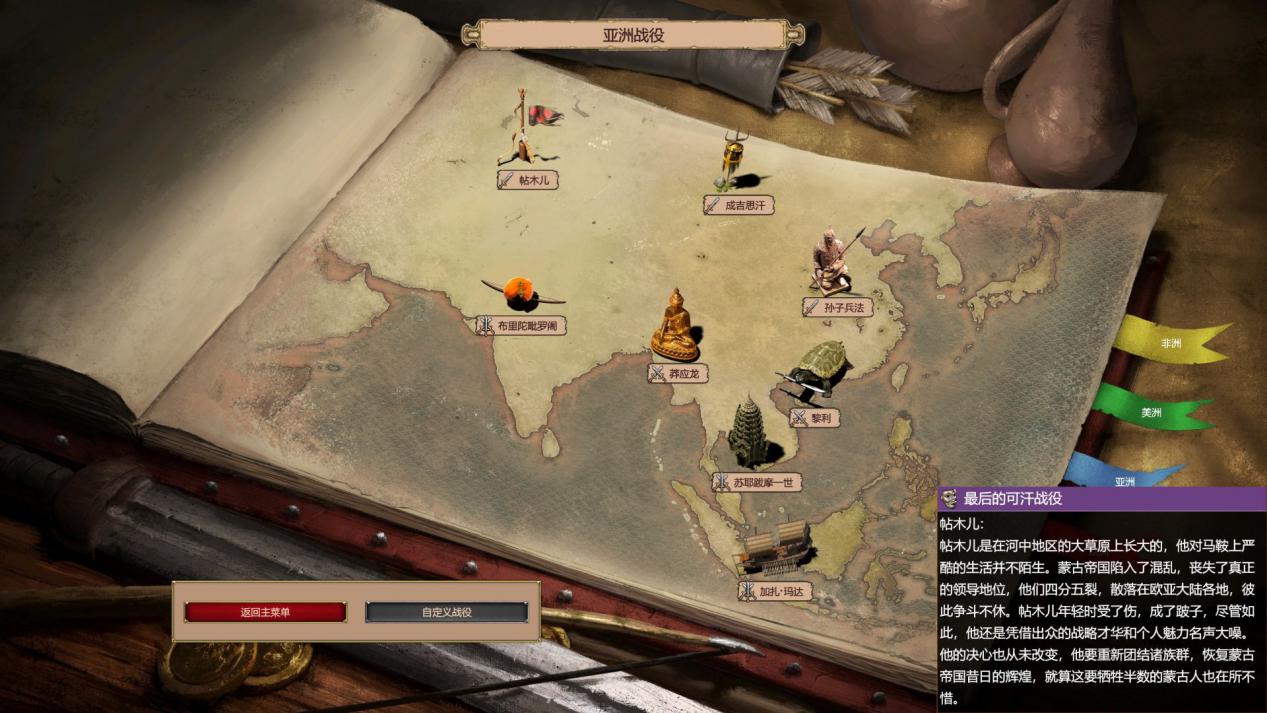The image size is (1267, 713).
Task: Switch to the blue 亚洲 bookmark
Action: pyautogui.click(x=1125, y=478)
